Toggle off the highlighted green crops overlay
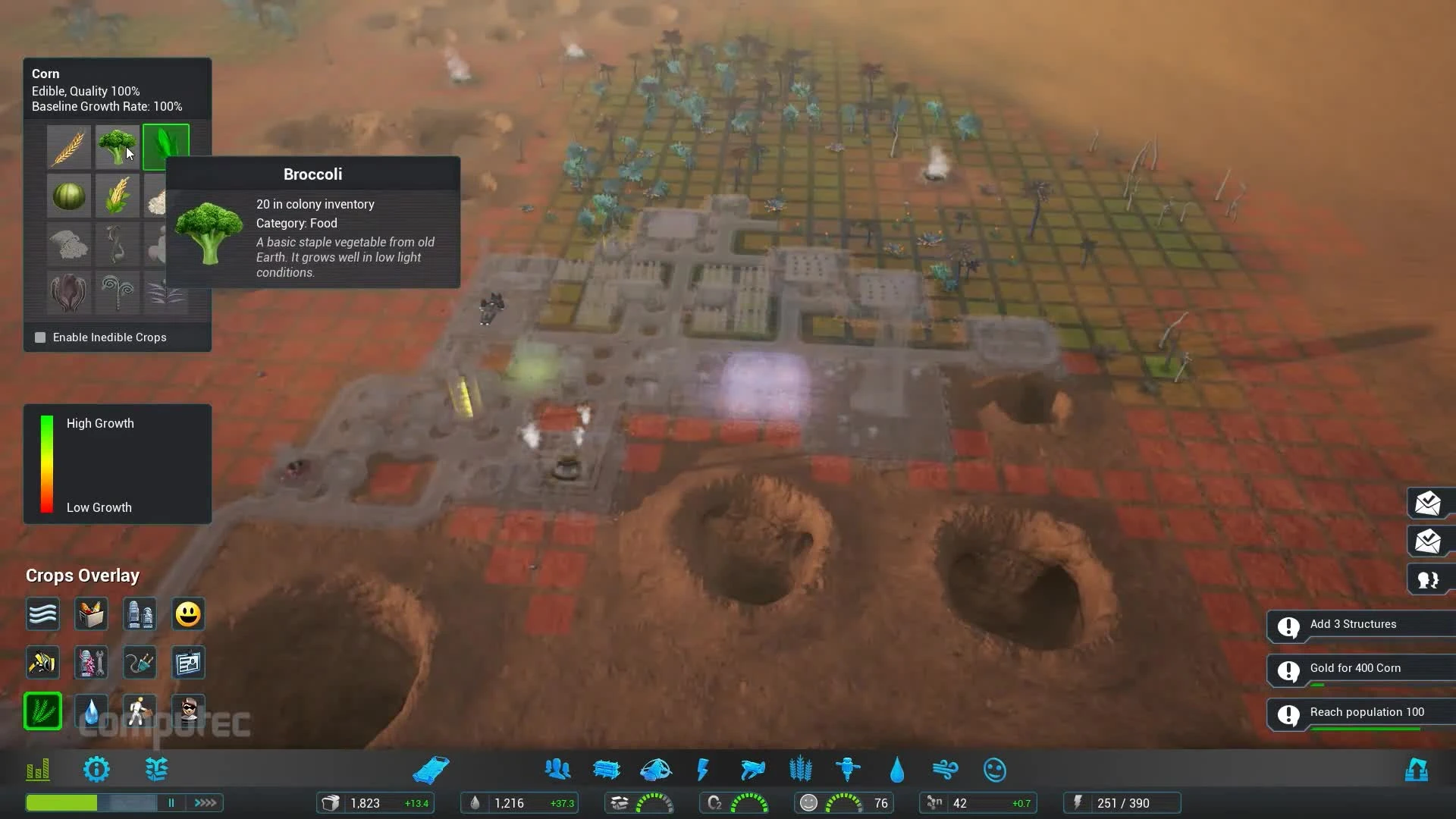Screen dimensions: 1456x819 [x=42, y=711]
